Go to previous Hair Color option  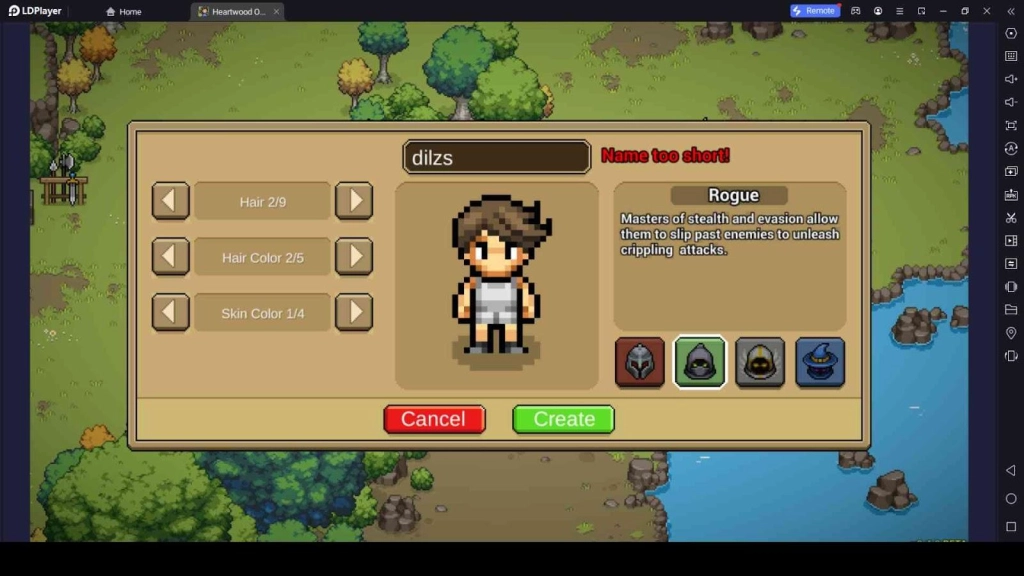coord(170,257)
